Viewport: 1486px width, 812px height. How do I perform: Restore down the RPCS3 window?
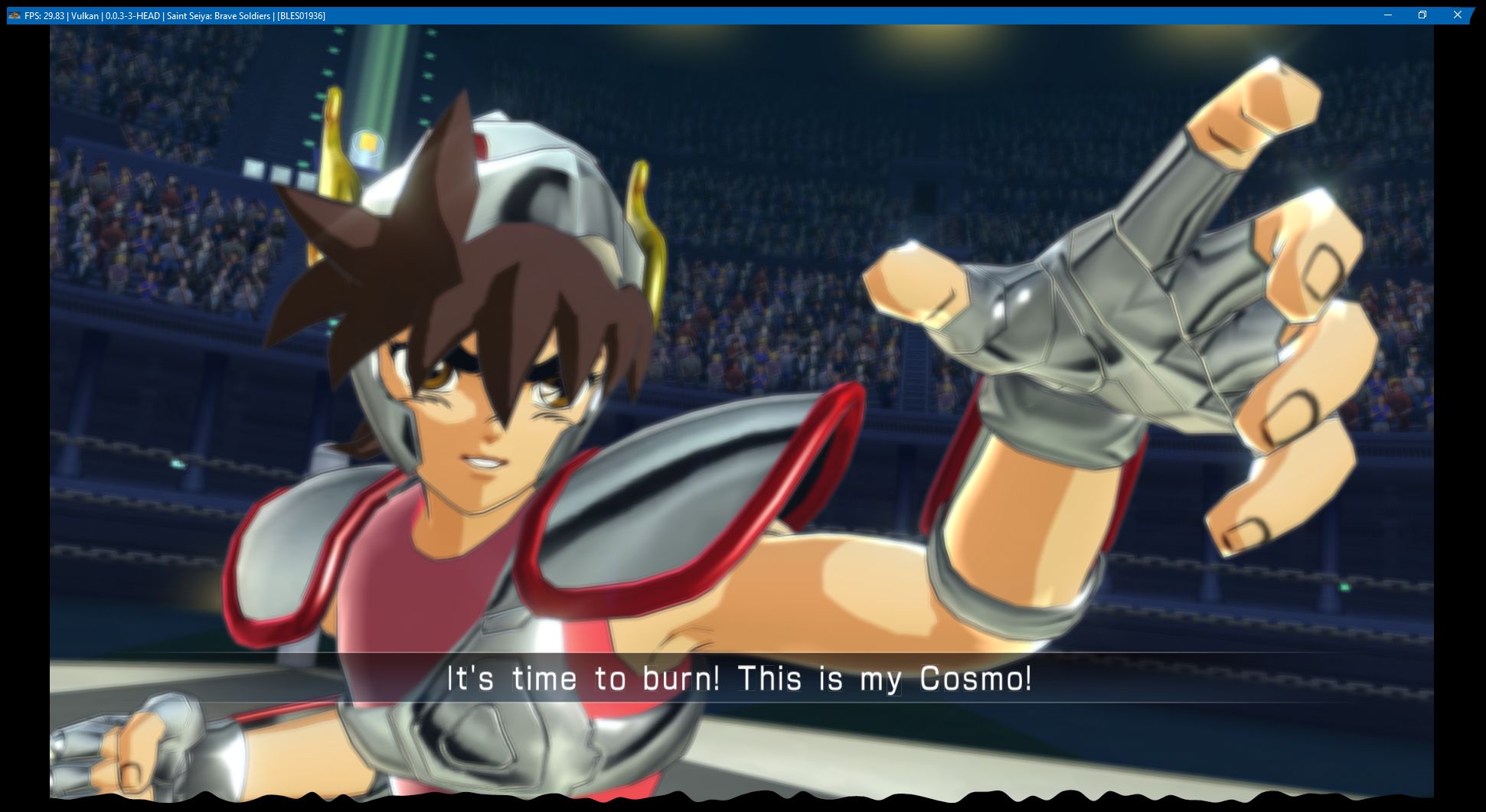click(x=1423, y=14)
